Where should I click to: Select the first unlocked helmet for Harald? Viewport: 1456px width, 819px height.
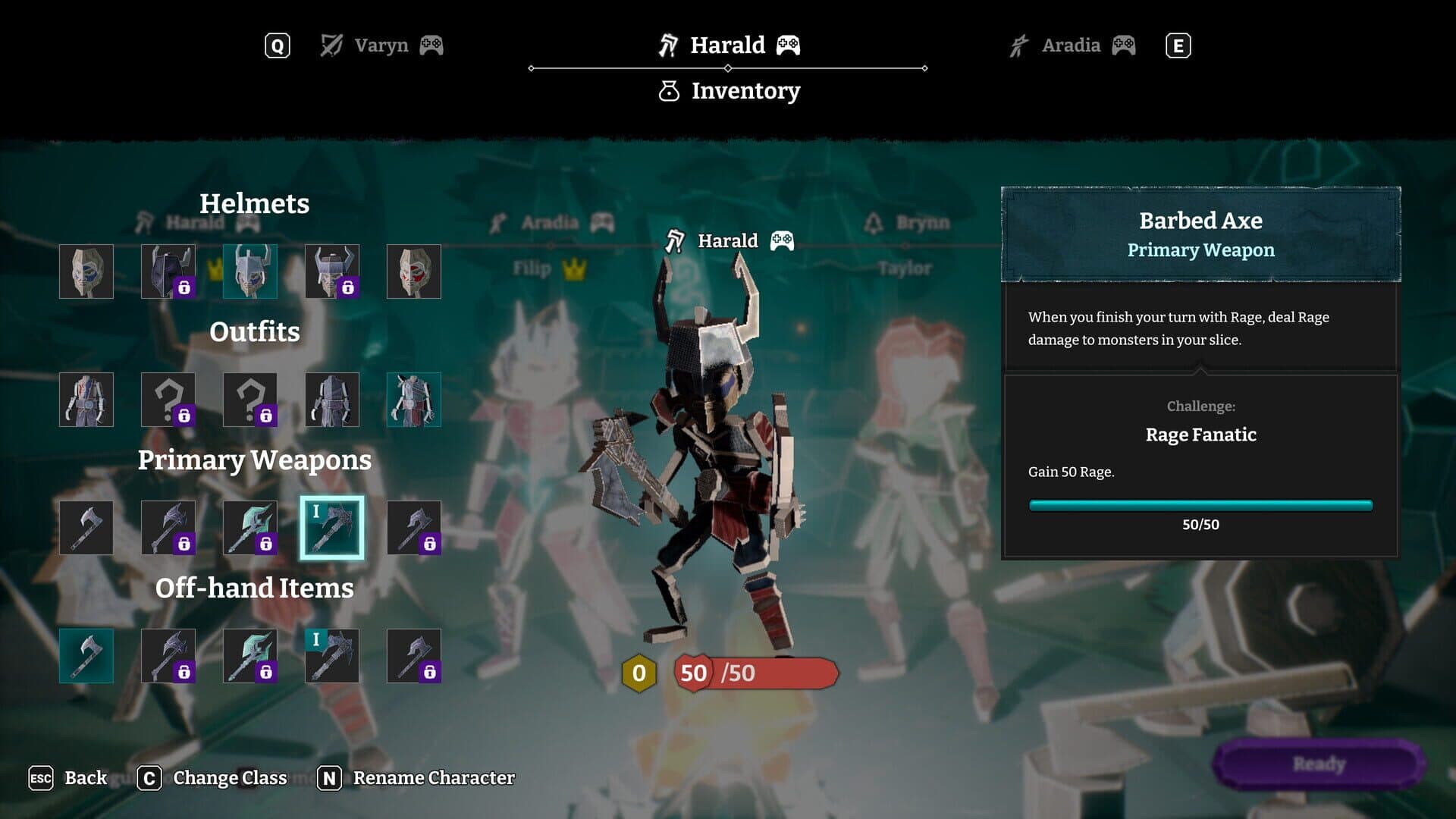coord(86,271)
